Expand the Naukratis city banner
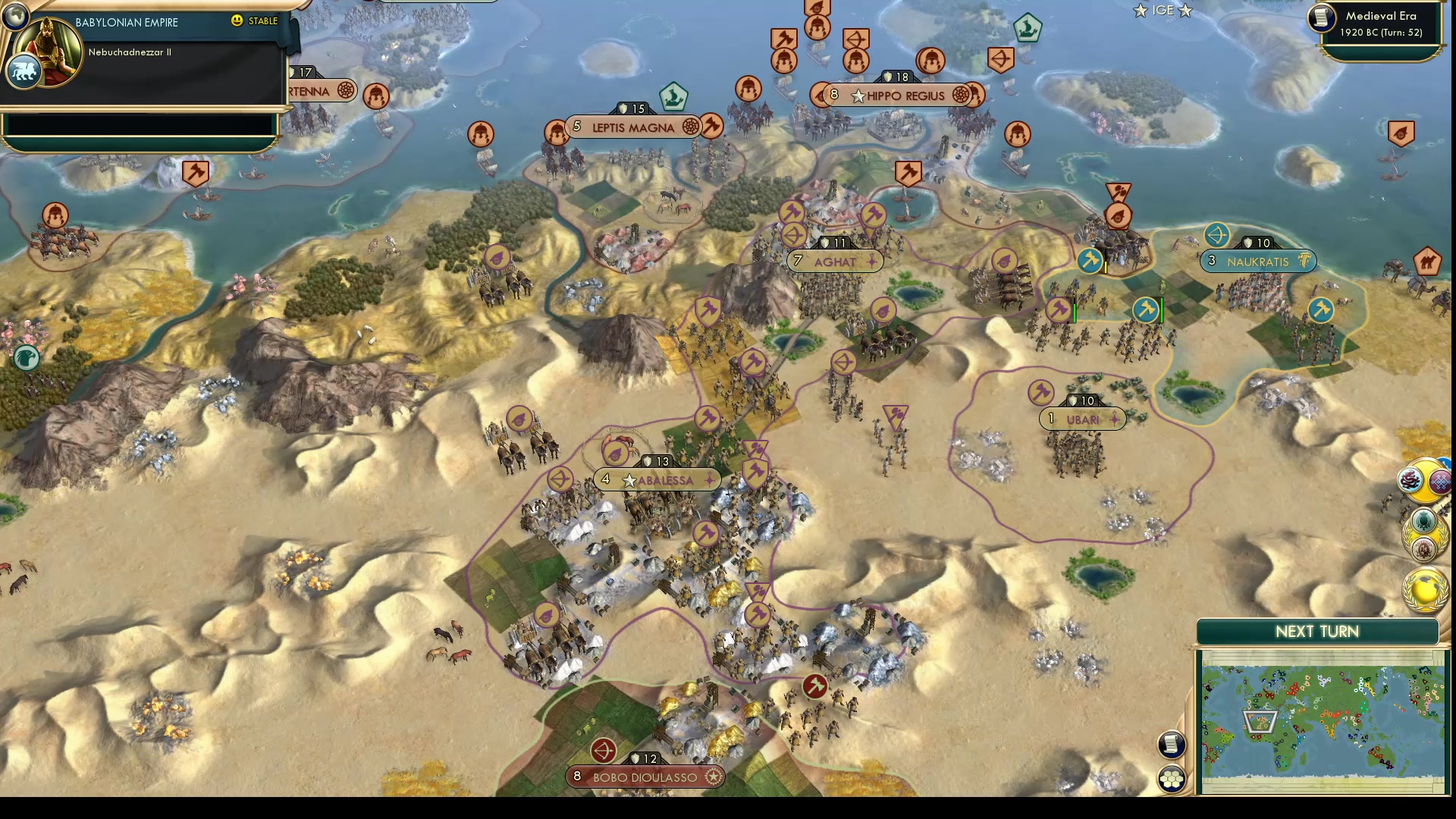 [x=1259, y=261]
